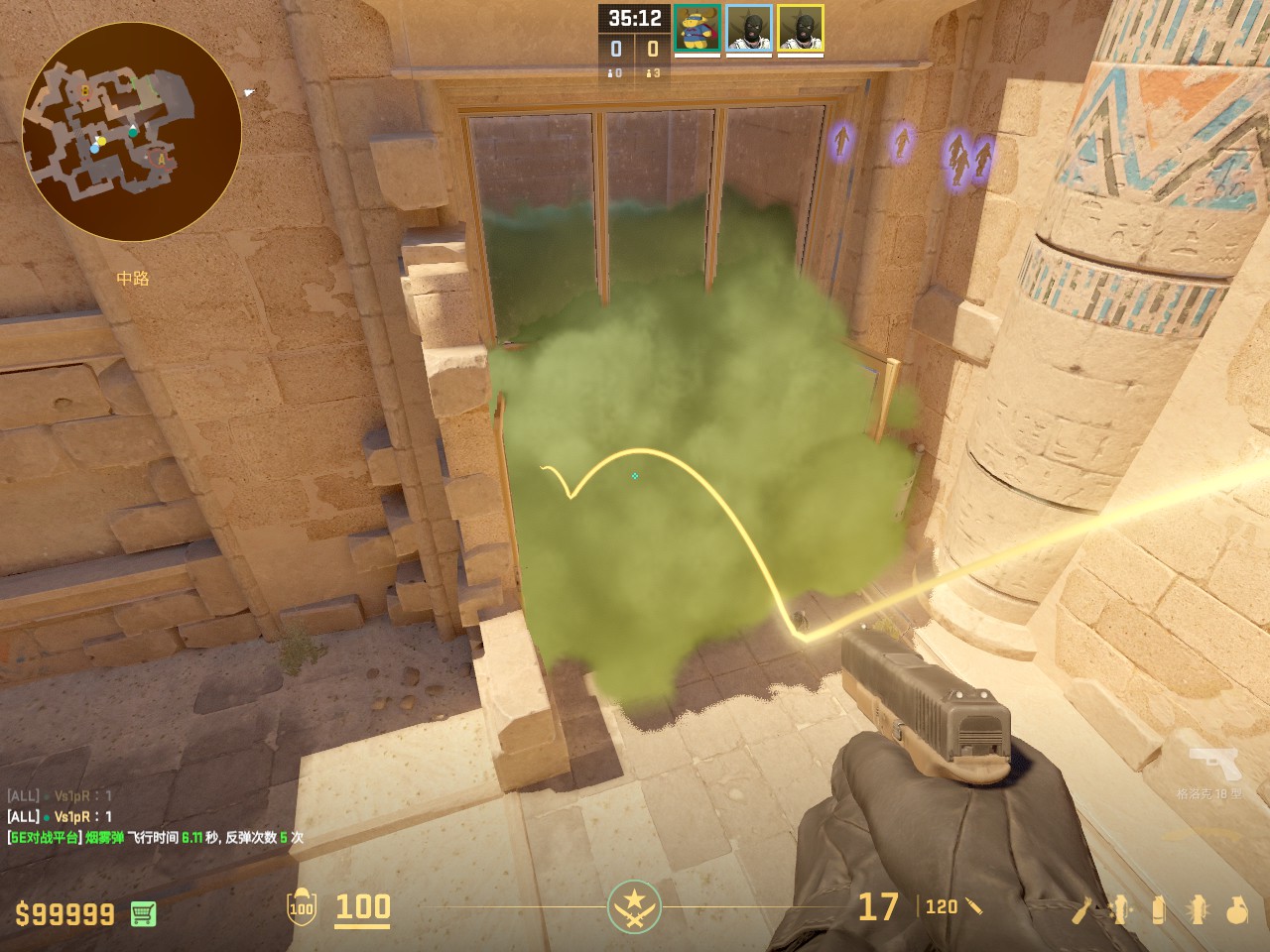Choose the HE grenade icon
This screenshot has width=1270, height=952.
(1236, 909)
